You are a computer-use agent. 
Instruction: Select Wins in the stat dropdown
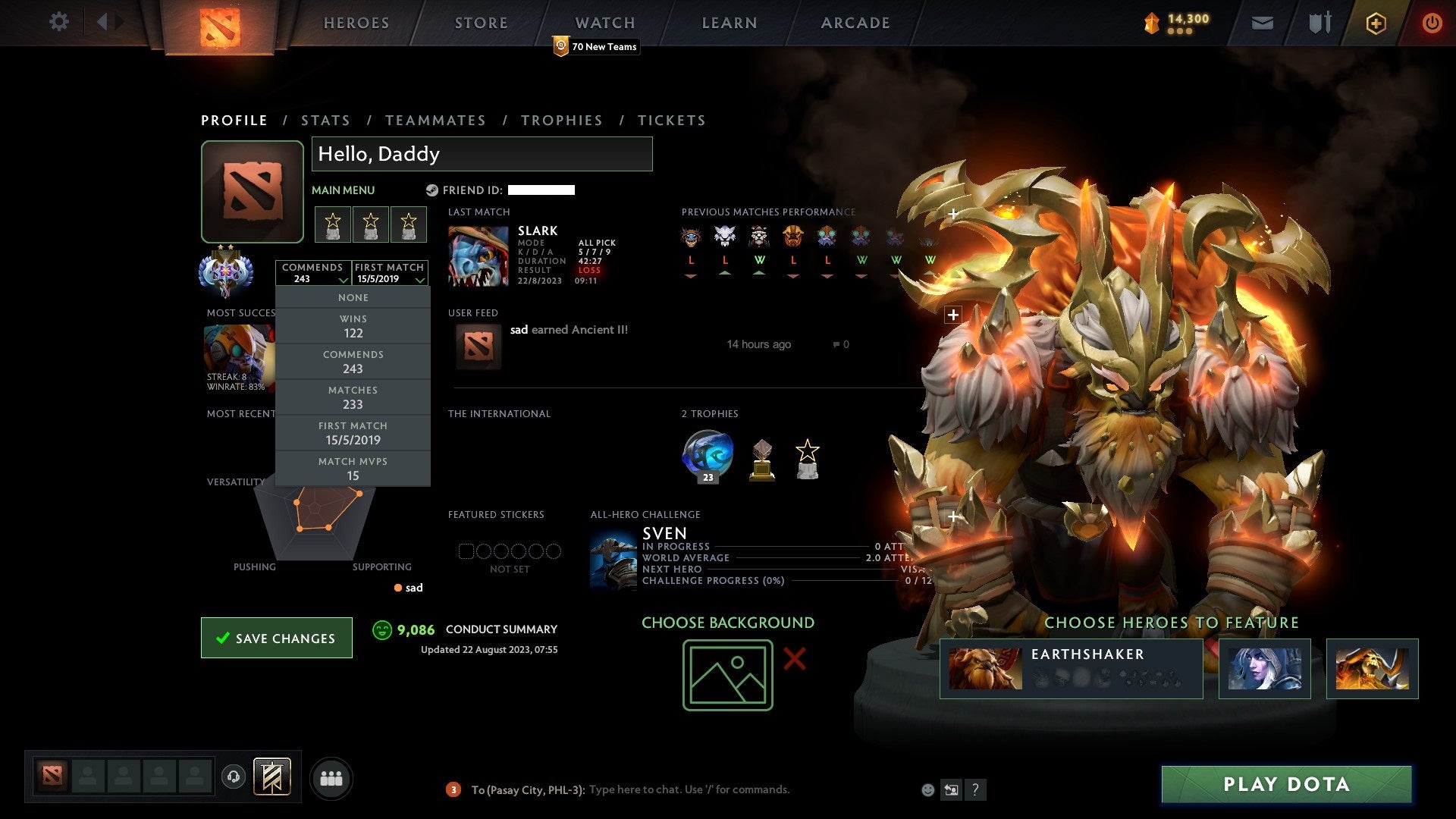coord(353,326)
